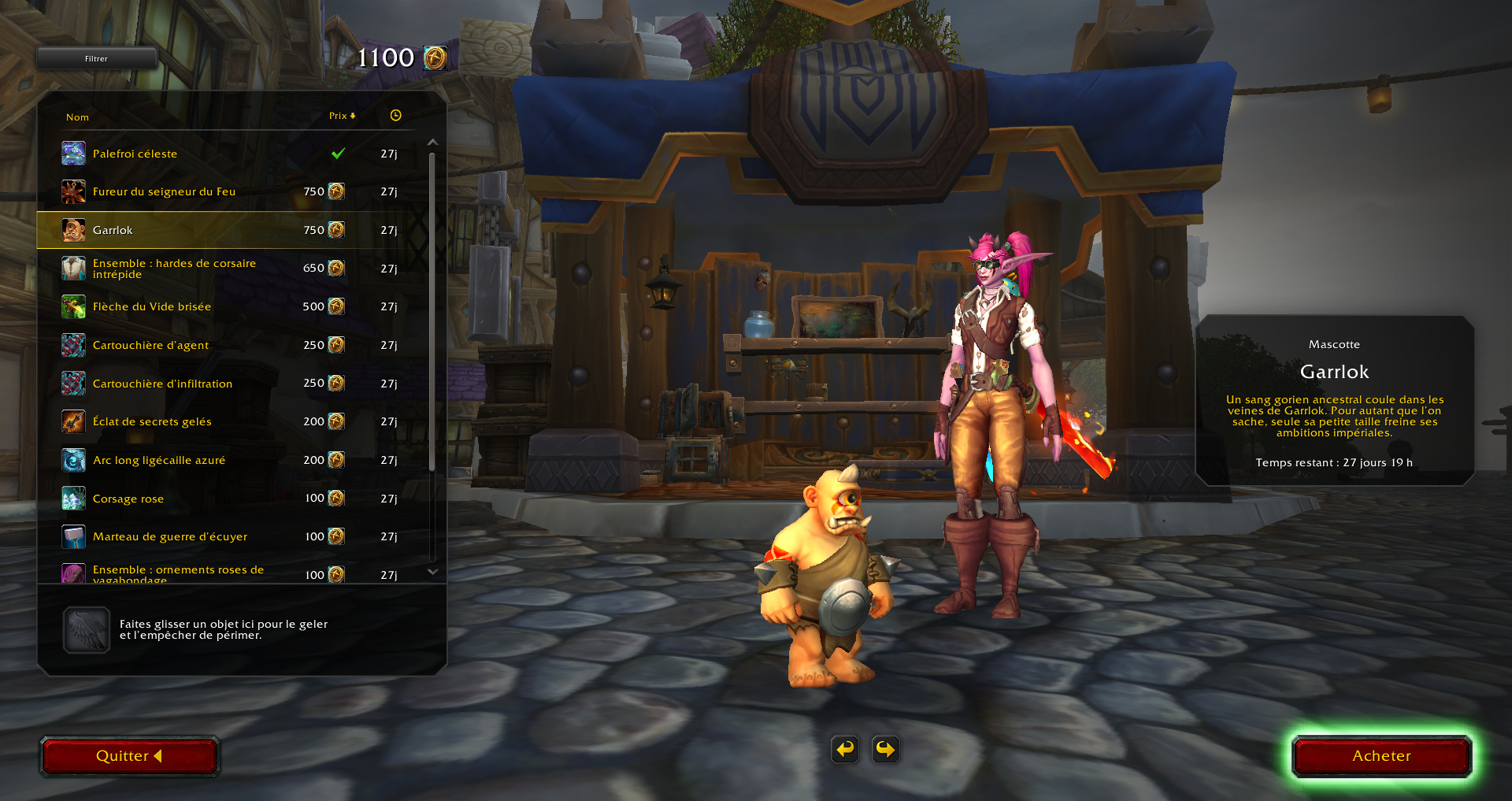This screenshot has width=1512, height=801.
Task: Sort by remaining time clock icon
Action: coord(395,116)
